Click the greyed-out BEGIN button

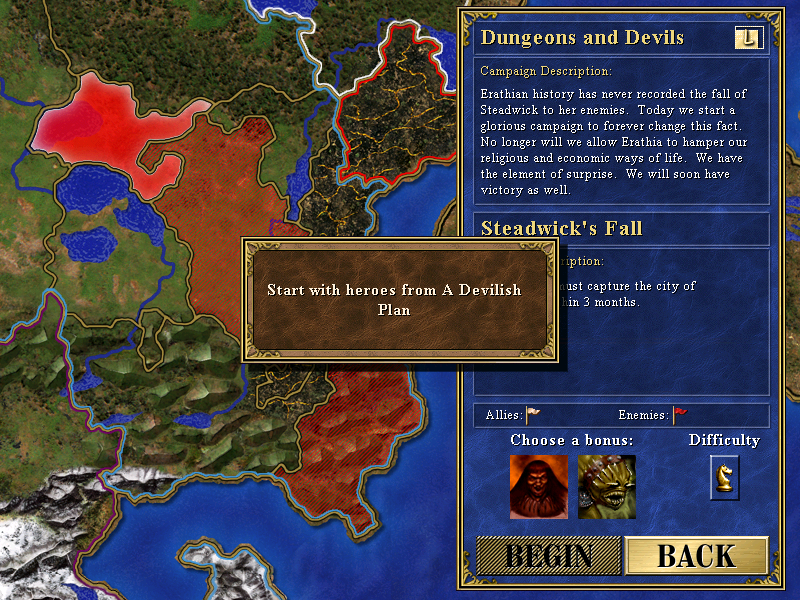548,556
